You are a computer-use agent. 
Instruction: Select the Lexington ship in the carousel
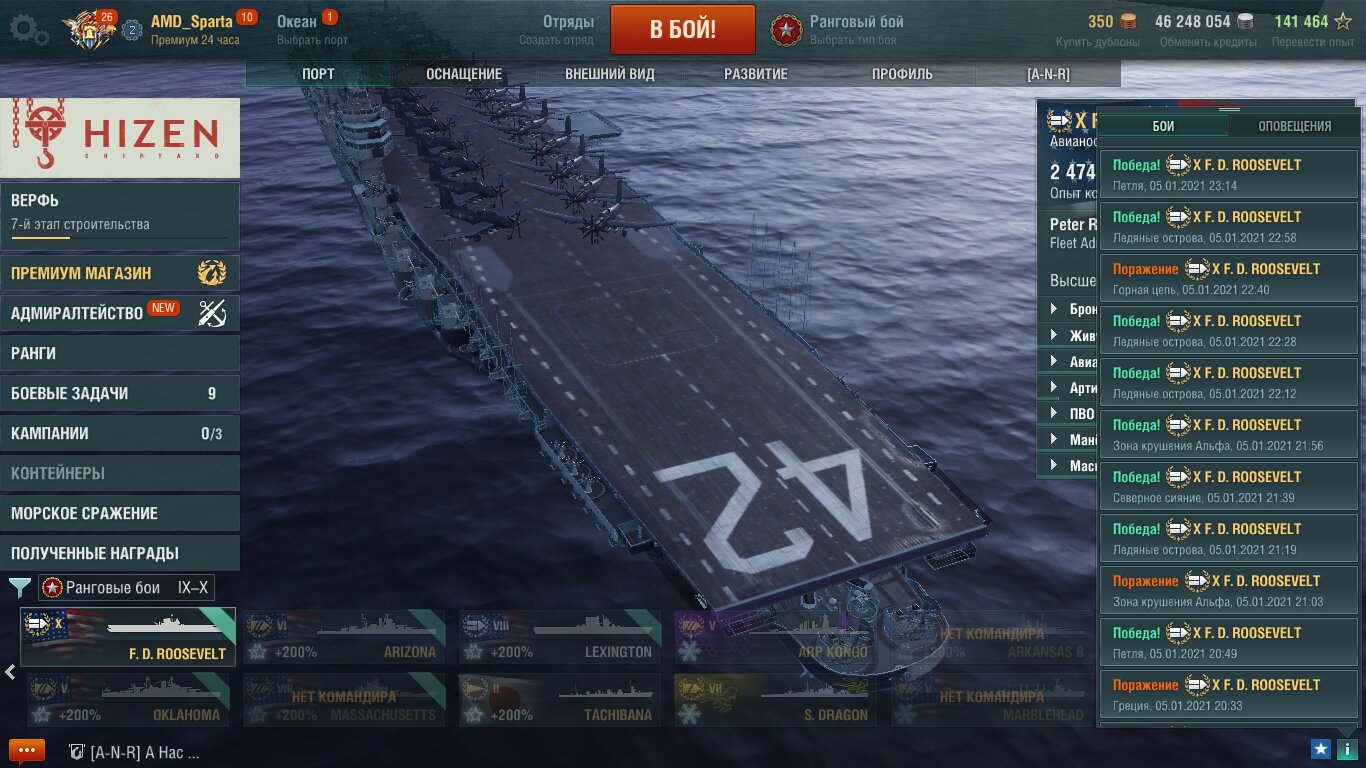560,637
